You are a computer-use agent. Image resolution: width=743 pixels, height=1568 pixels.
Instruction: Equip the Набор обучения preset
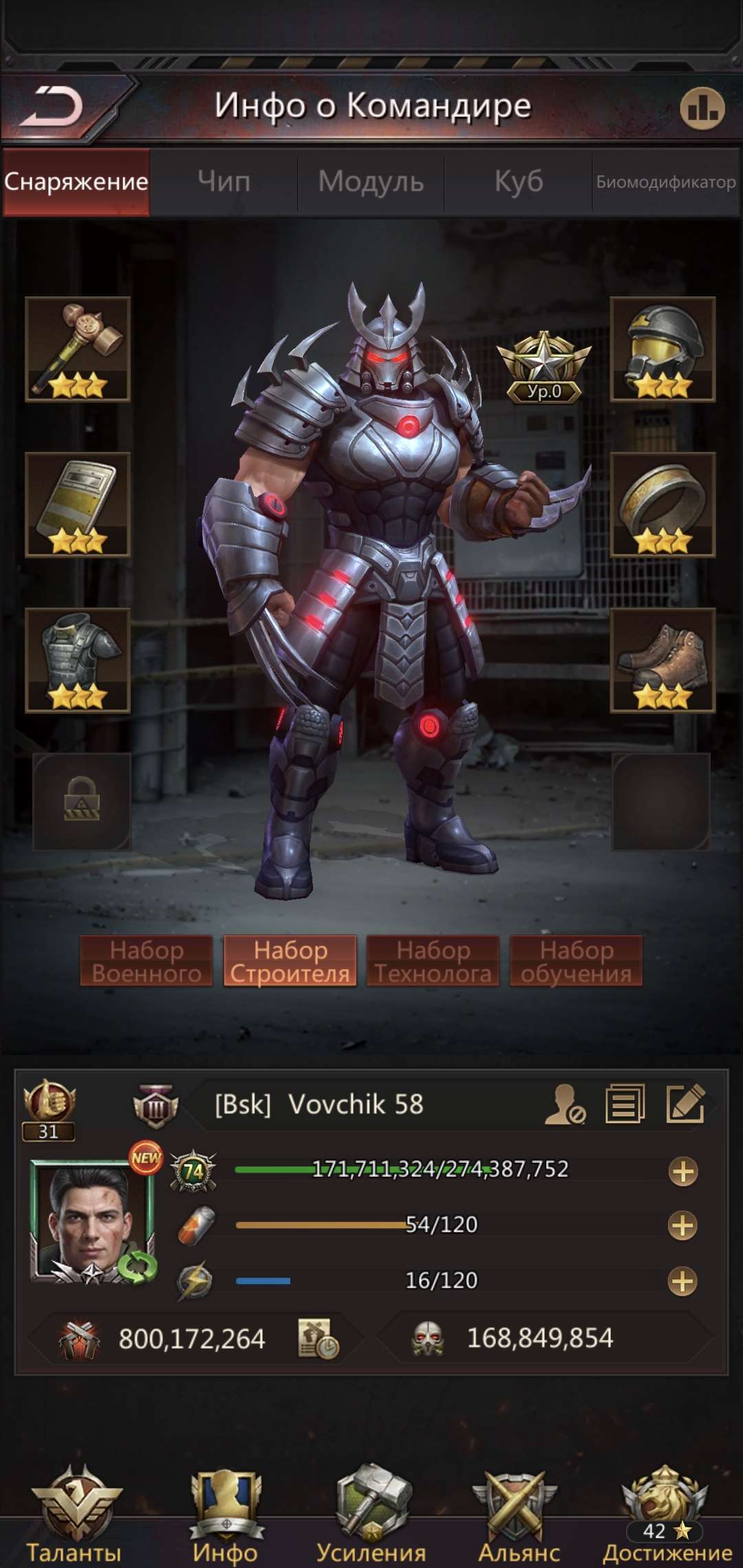[x=576, y=961]
